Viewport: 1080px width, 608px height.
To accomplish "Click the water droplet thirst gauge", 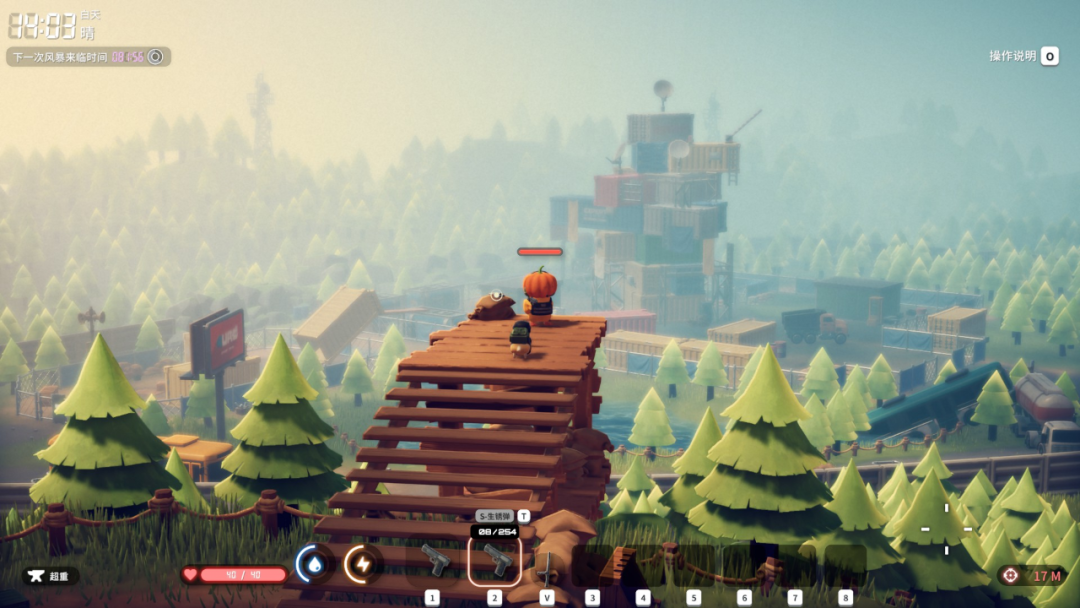I will [x=315, y=565].
